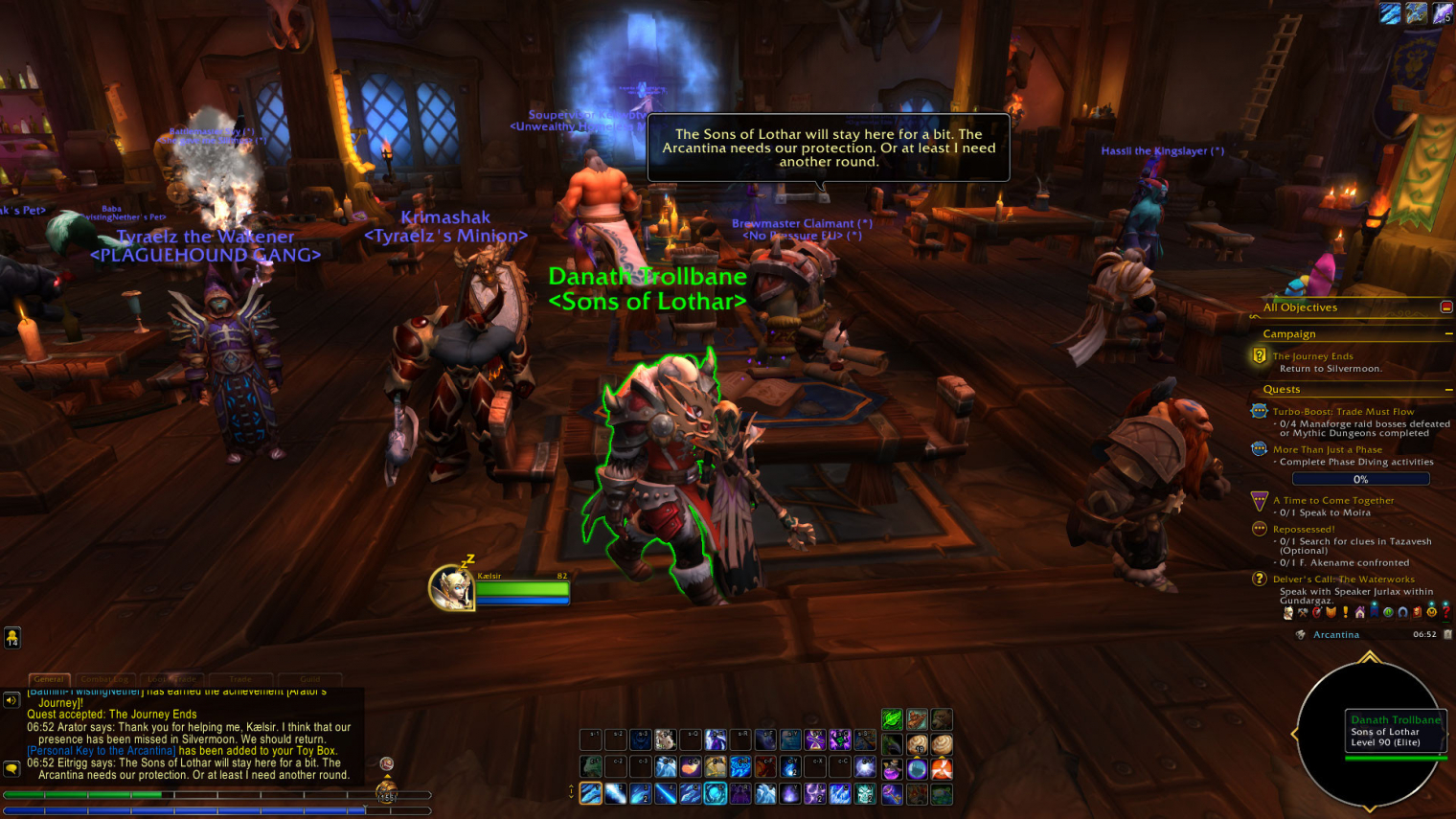Collapse the Quests section of the tracker
The height and width of the screenshot is (819, 1456).
click(1448, 390)
